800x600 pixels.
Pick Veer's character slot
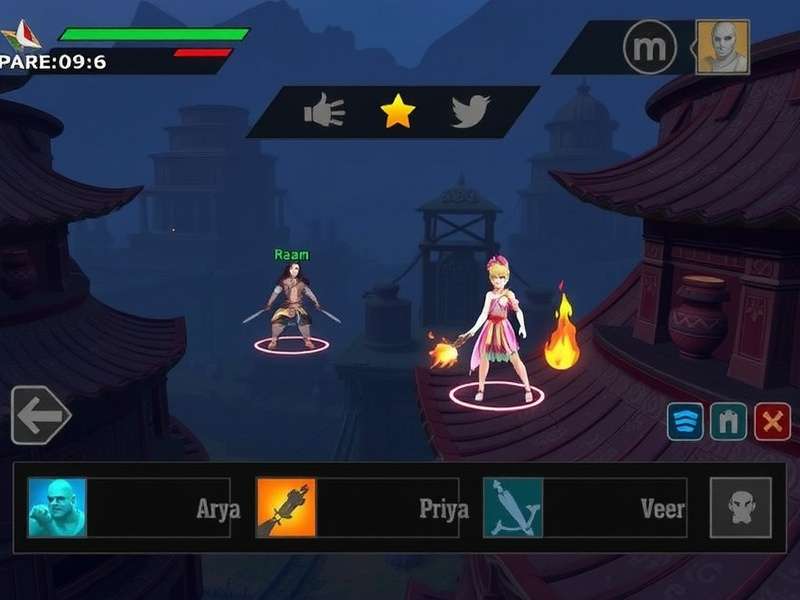coord(587,508)
